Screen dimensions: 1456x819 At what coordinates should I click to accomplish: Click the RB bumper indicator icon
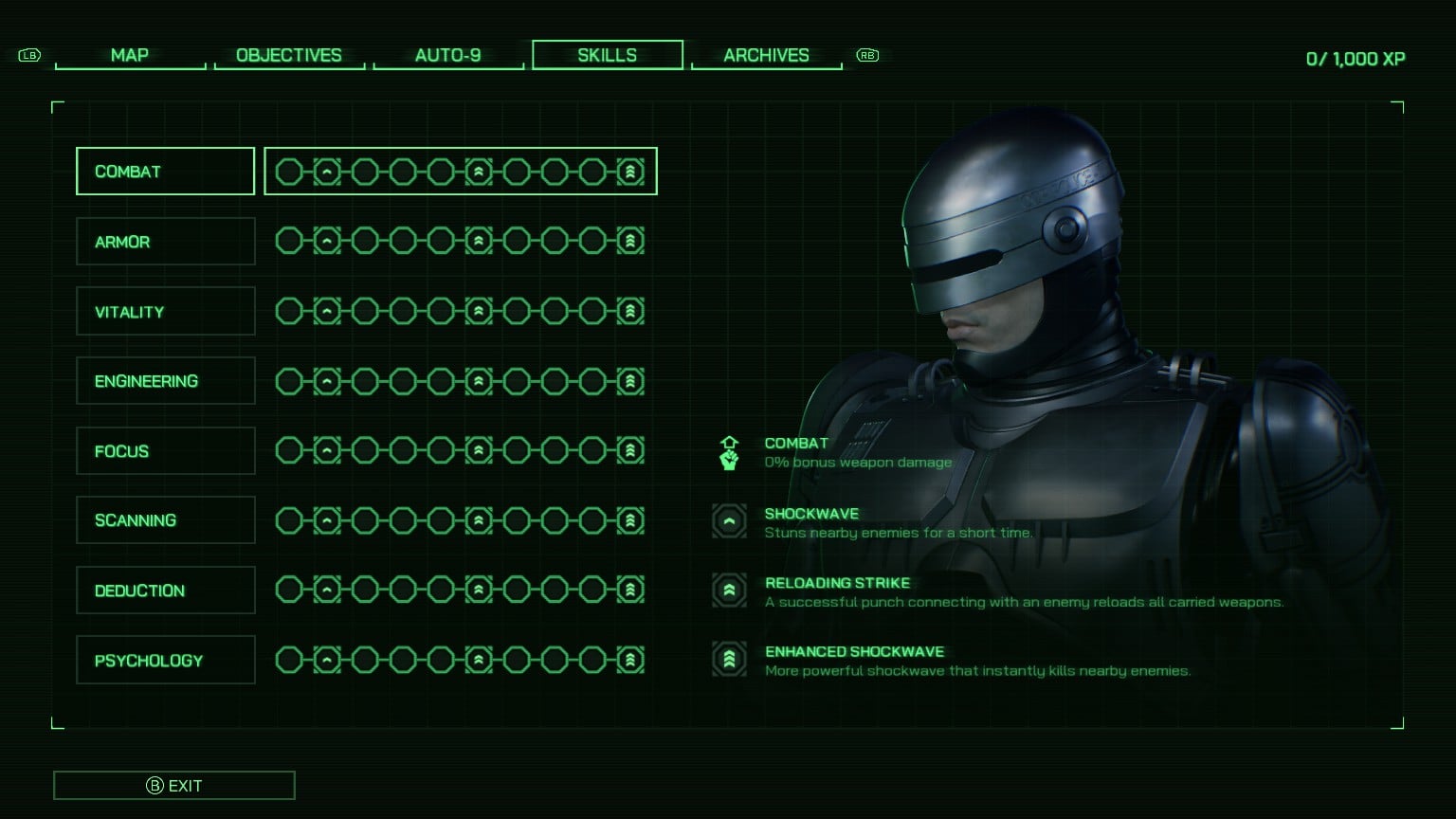[866, 56]
